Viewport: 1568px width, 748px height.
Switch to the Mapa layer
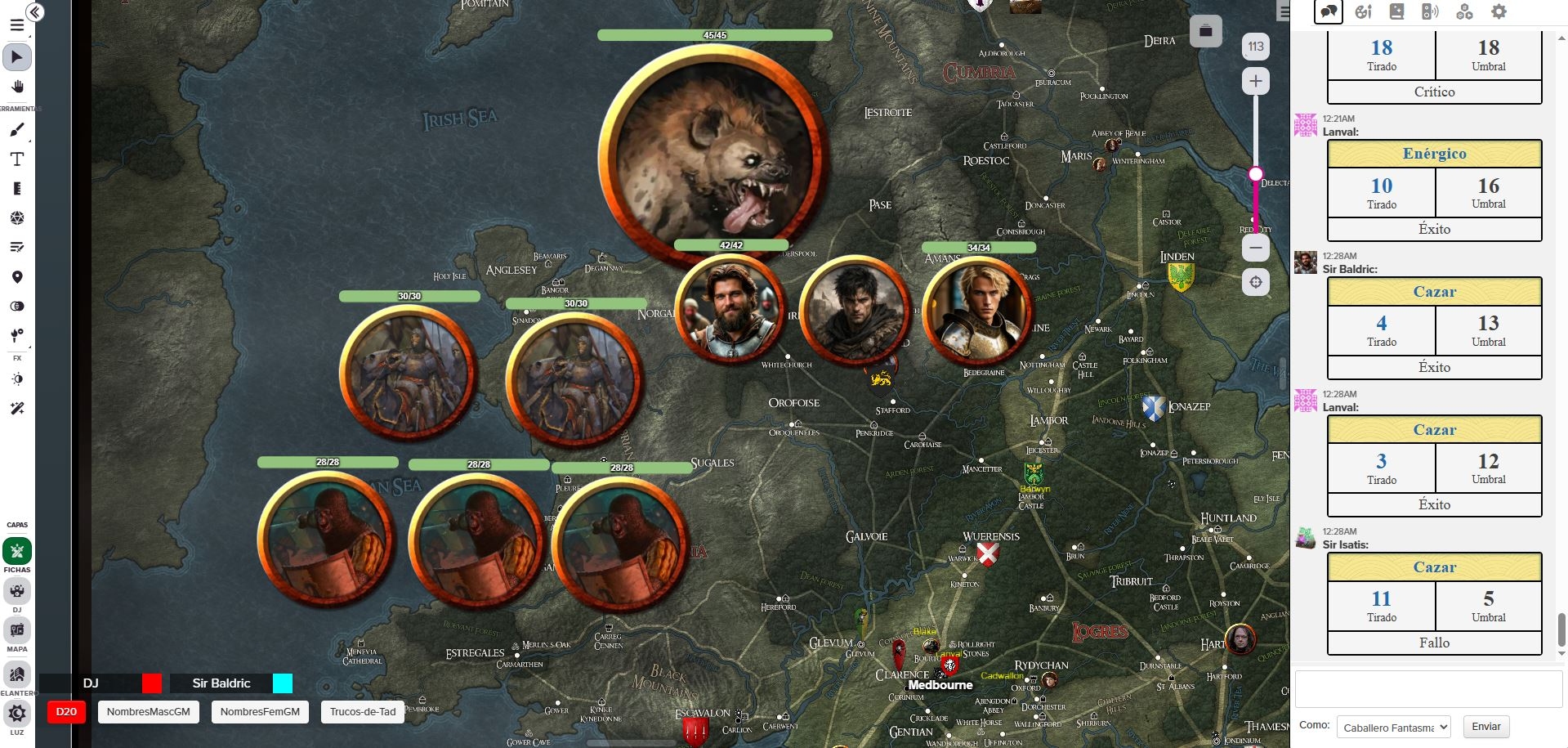17,630
